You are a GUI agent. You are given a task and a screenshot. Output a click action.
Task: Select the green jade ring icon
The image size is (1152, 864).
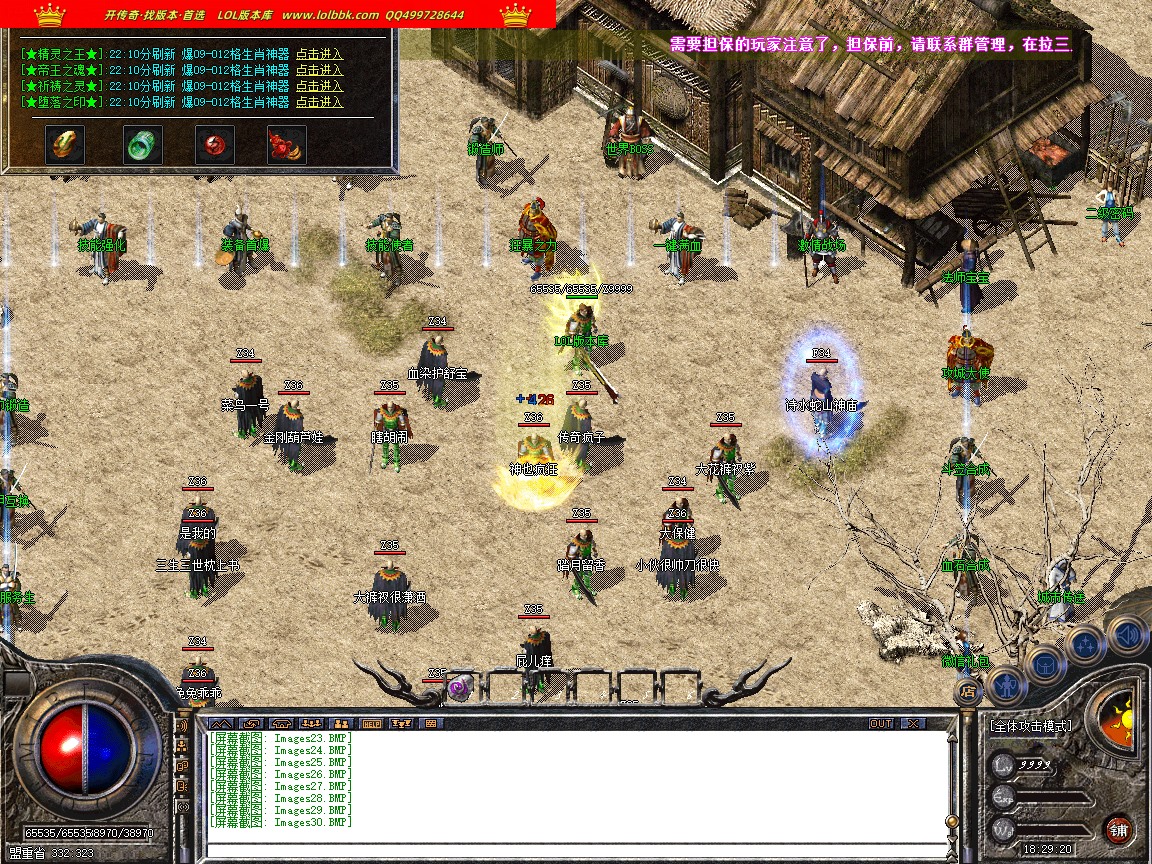click(x=142, y=145)
